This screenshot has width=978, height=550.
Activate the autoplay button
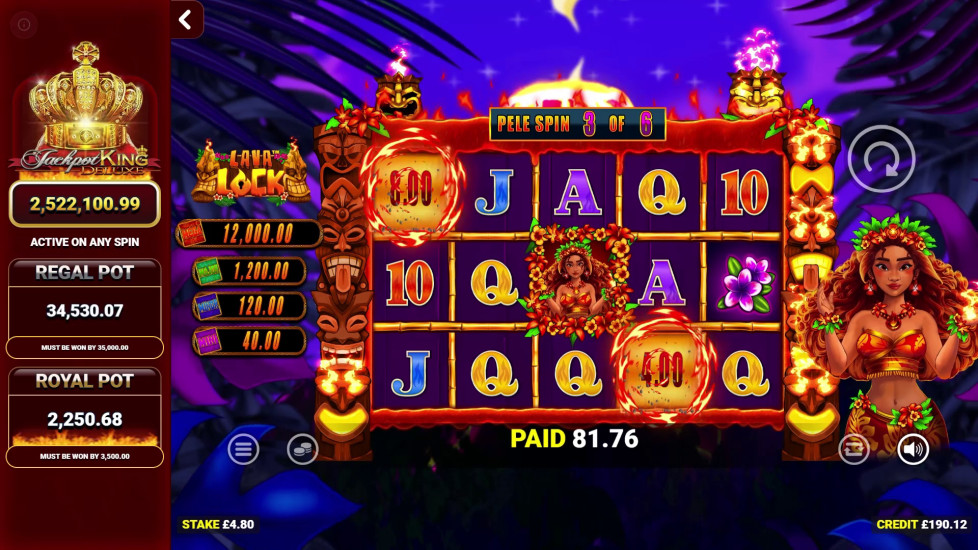[x=853, y=449]
